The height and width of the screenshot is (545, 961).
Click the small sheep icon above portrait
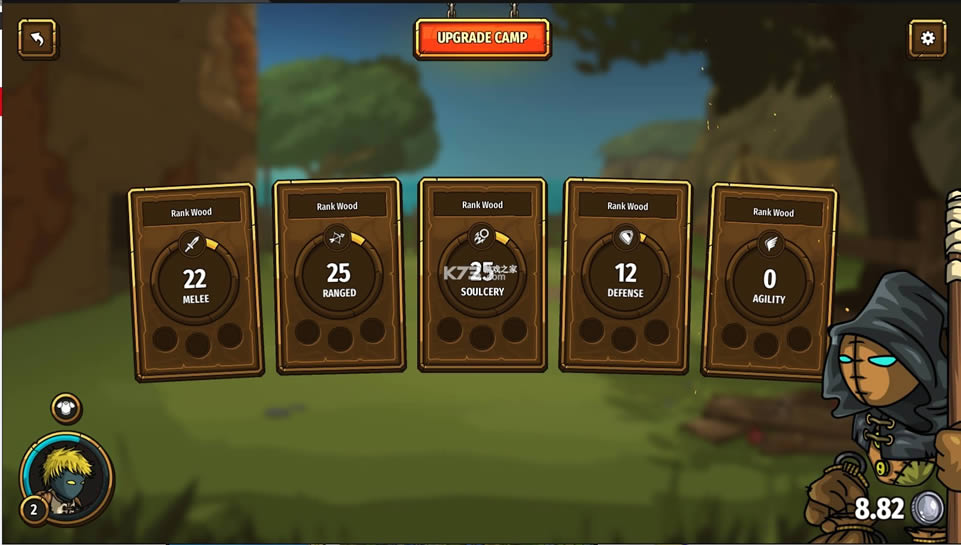pos(66,407)
